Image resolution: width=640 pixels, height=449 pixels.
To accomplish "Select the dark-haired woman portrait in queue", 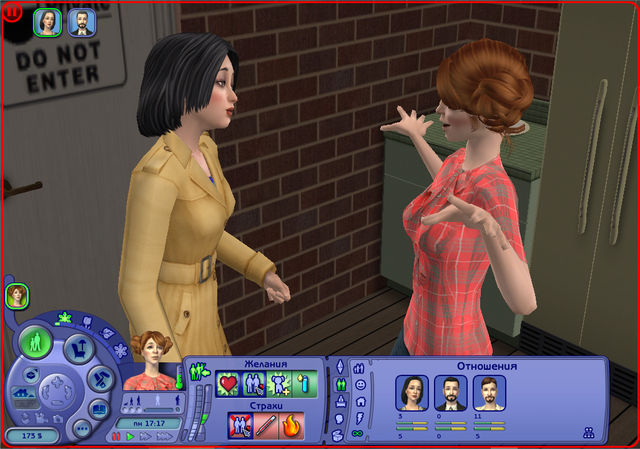I will click(48, 21).
